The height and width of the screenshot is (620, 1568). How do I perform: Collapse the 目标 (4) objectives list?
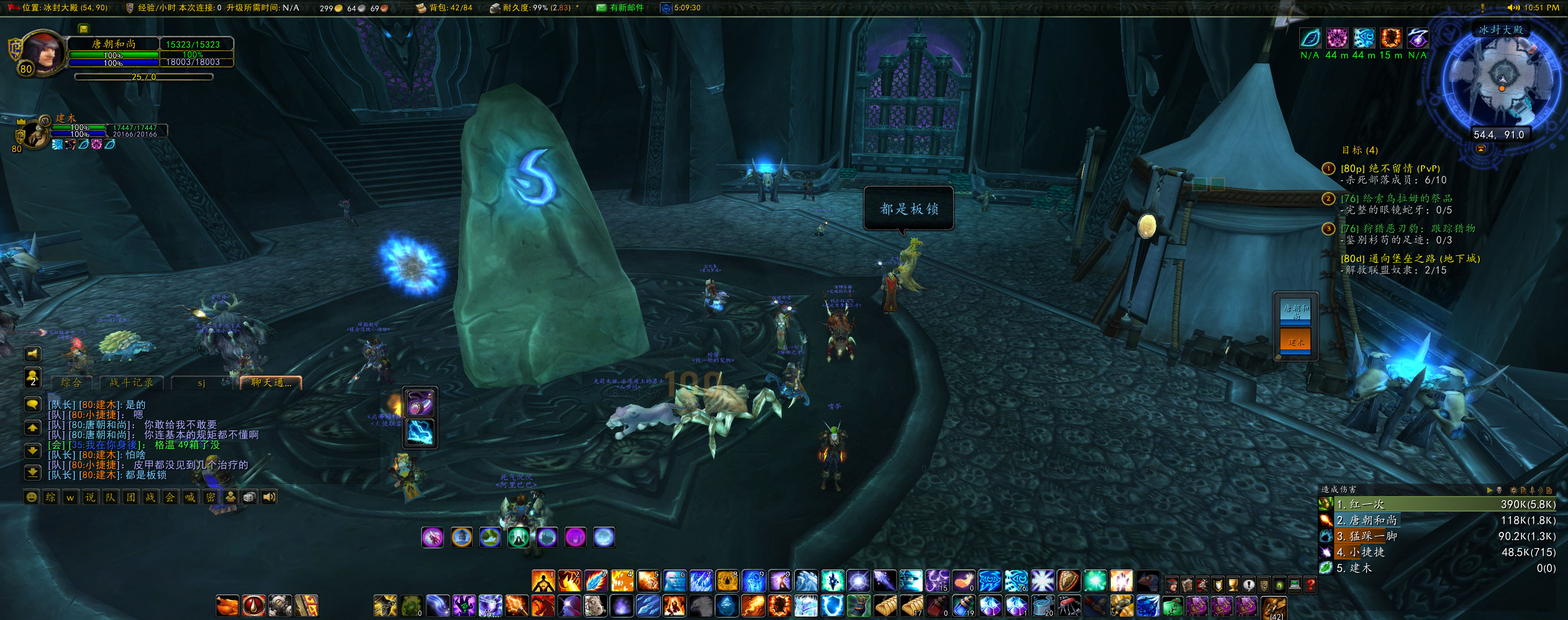coord(1359,150)
